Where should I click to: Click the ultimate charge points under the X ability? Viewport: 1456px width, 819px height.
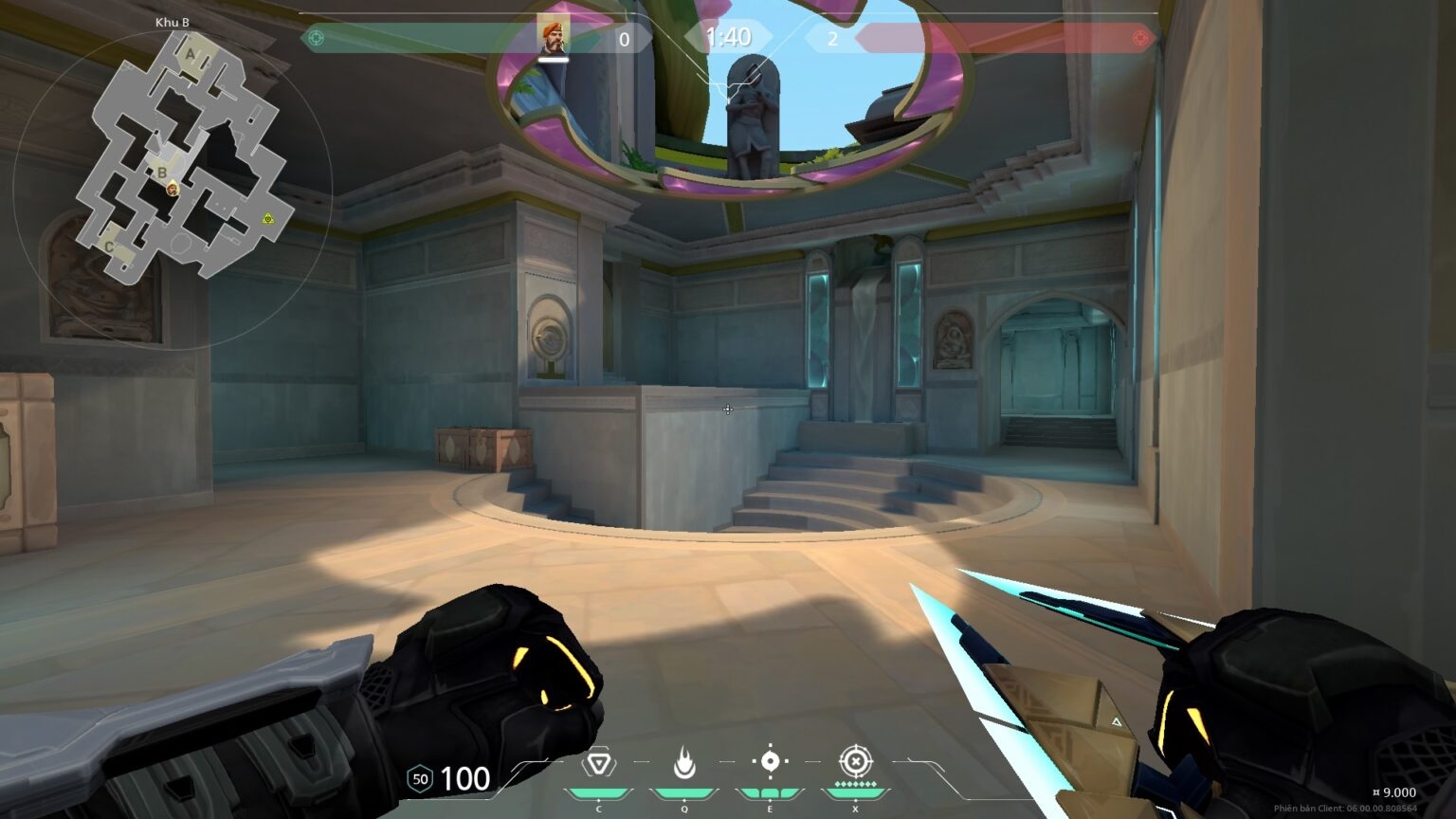coord(856,785)
